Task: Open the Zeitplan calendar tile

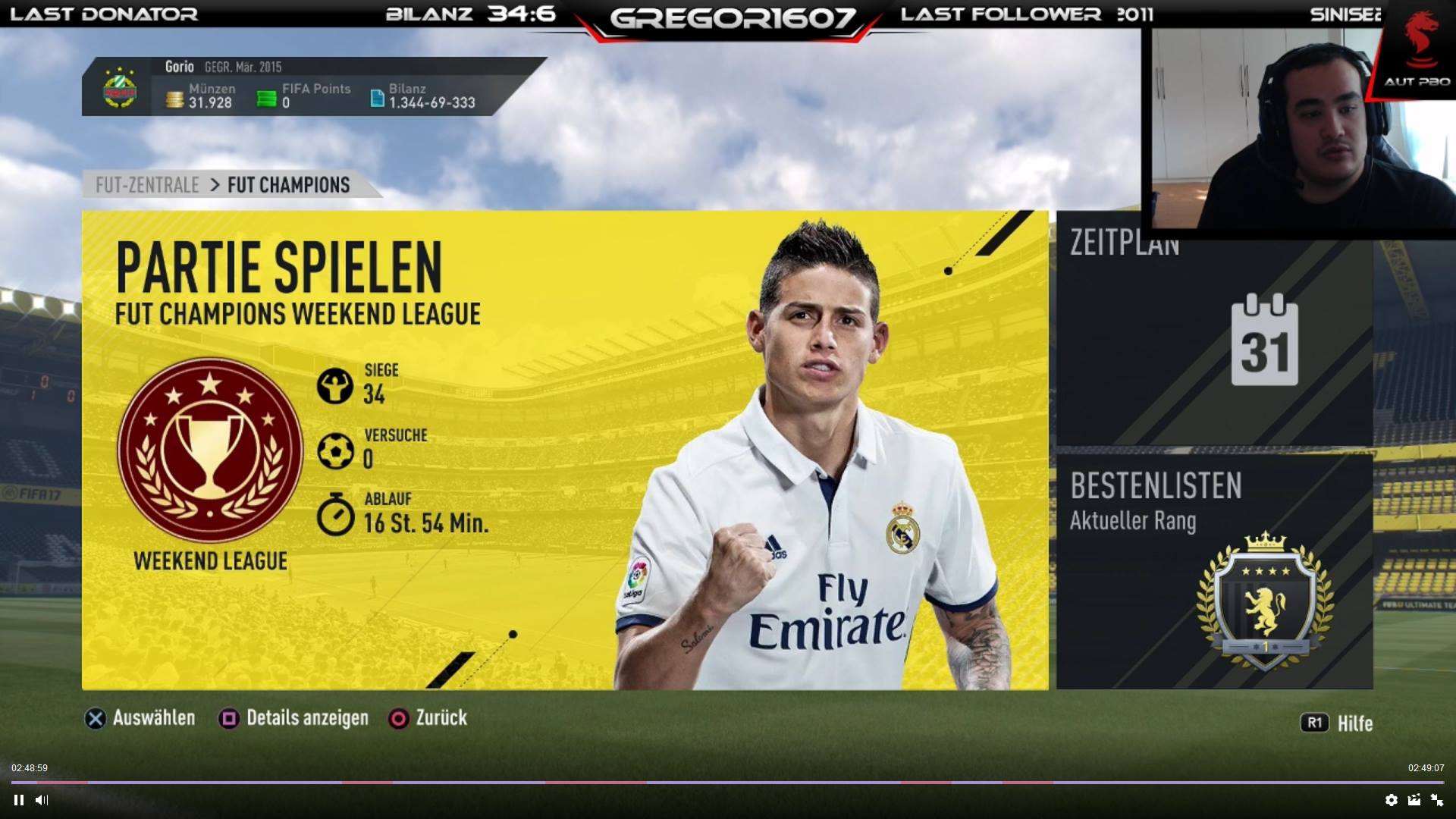Action: pyautogui.click(x=1213, y=341)
